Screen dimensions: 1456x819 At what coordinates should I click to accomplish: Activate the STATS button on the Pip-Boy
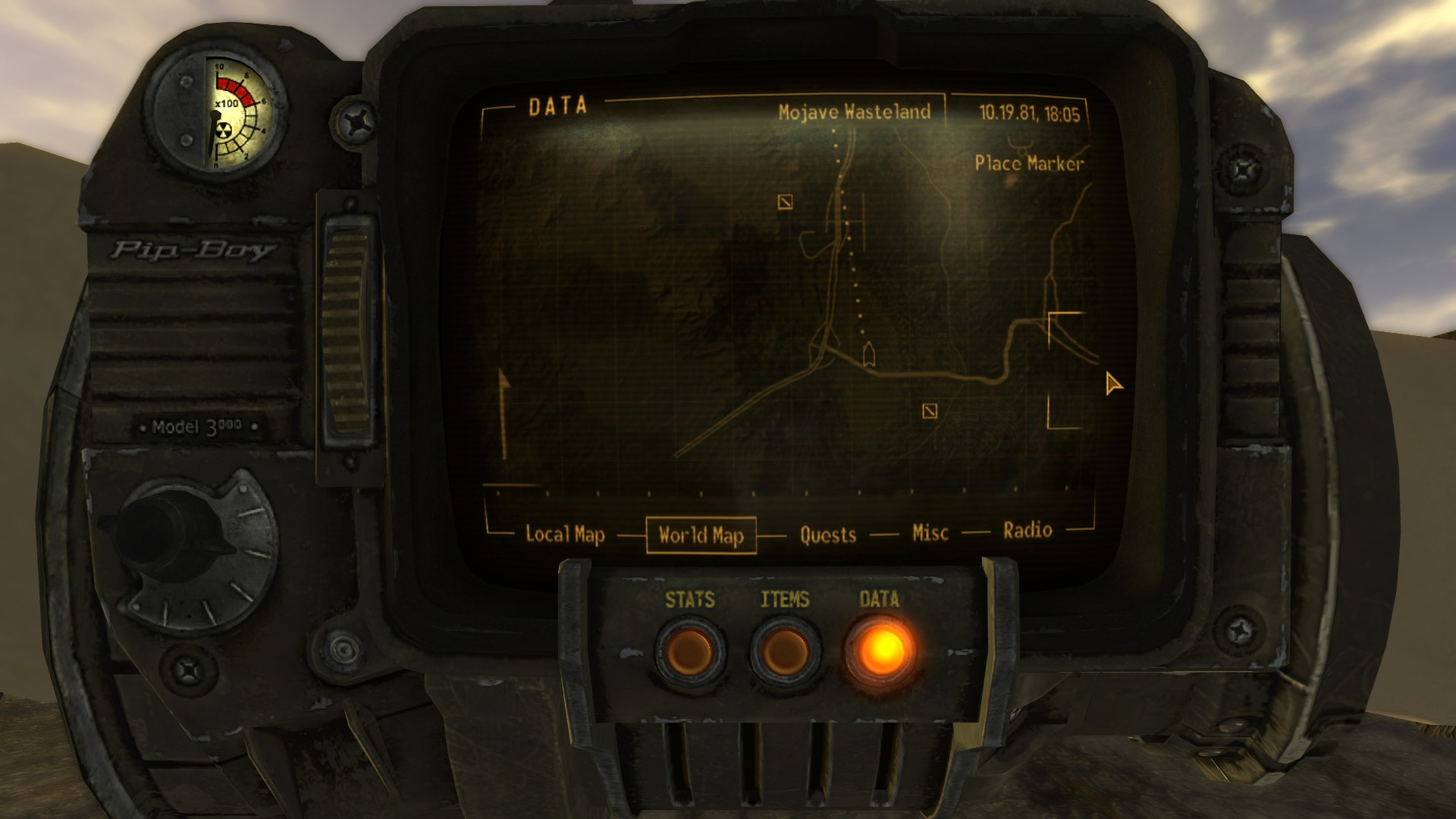click(690, 652)
